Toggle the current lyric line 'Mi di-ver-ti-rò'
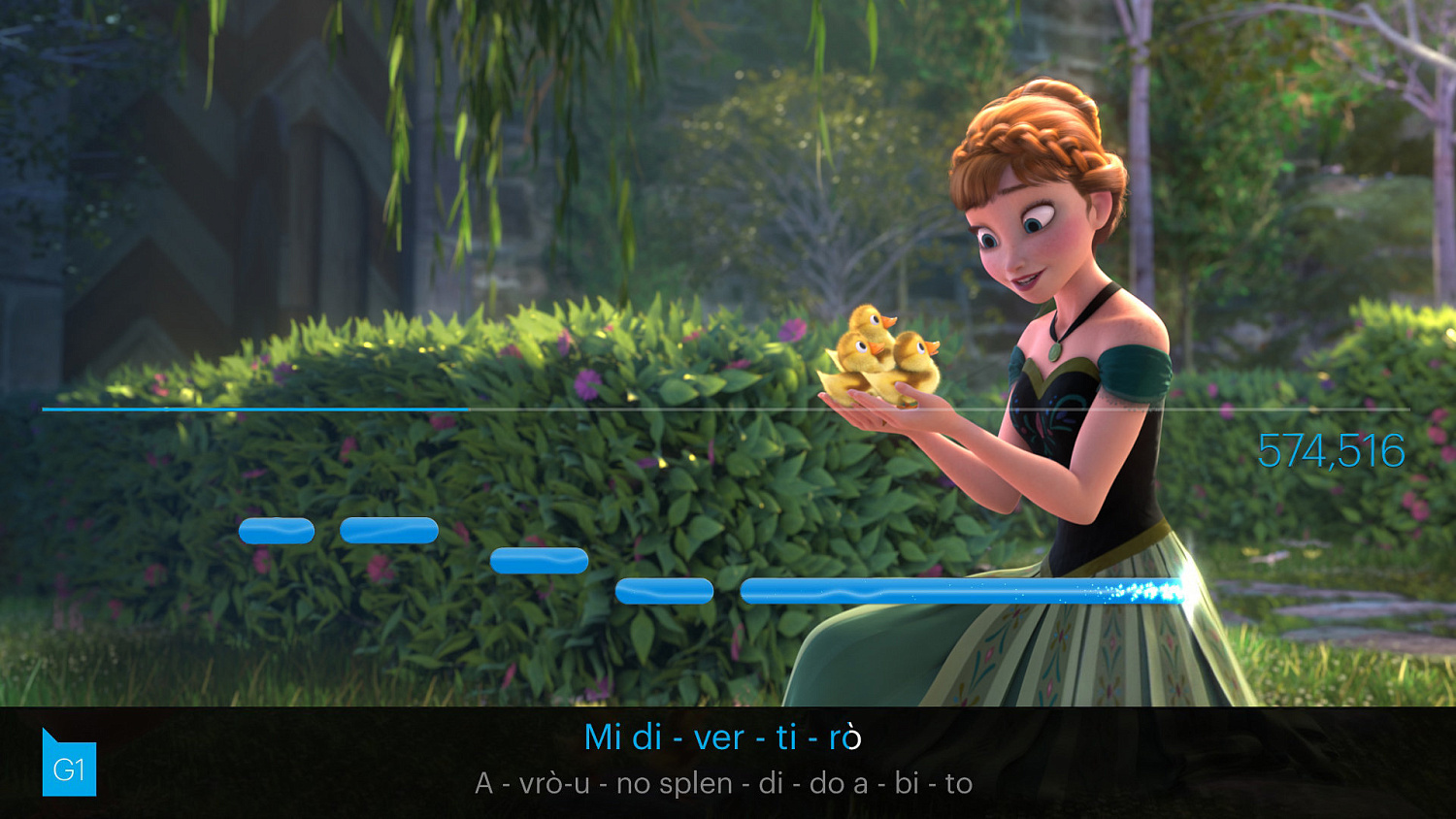The height and width of the screenshot is (819, 1456). tap(726, 737)
